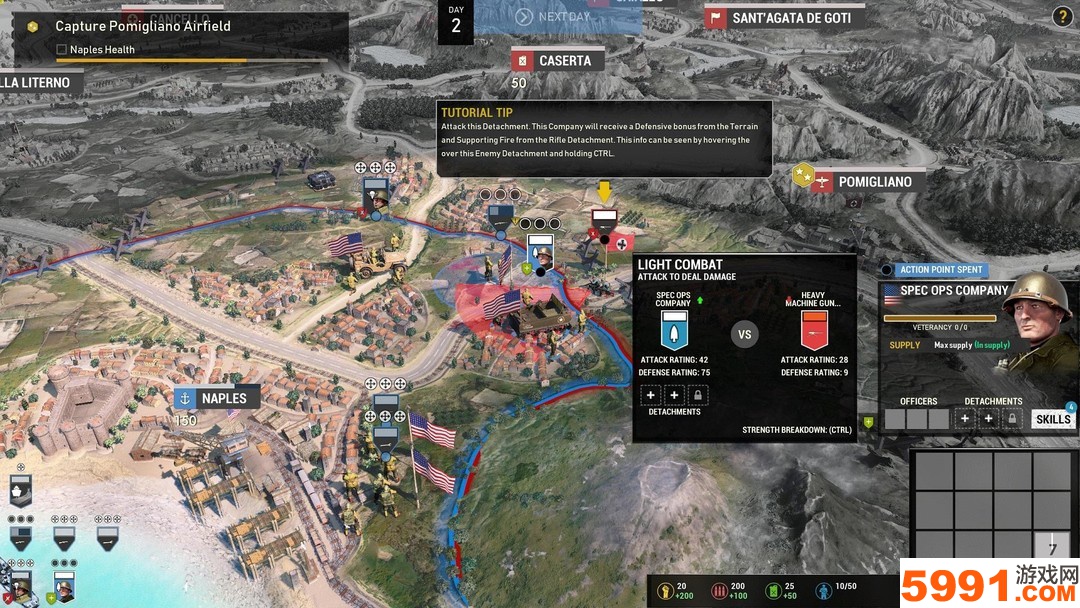The image size is (1080, 608).
Task: Select the command grid slot with the 7 icon
Action: pyautogui.click(x=1051, y=546)
